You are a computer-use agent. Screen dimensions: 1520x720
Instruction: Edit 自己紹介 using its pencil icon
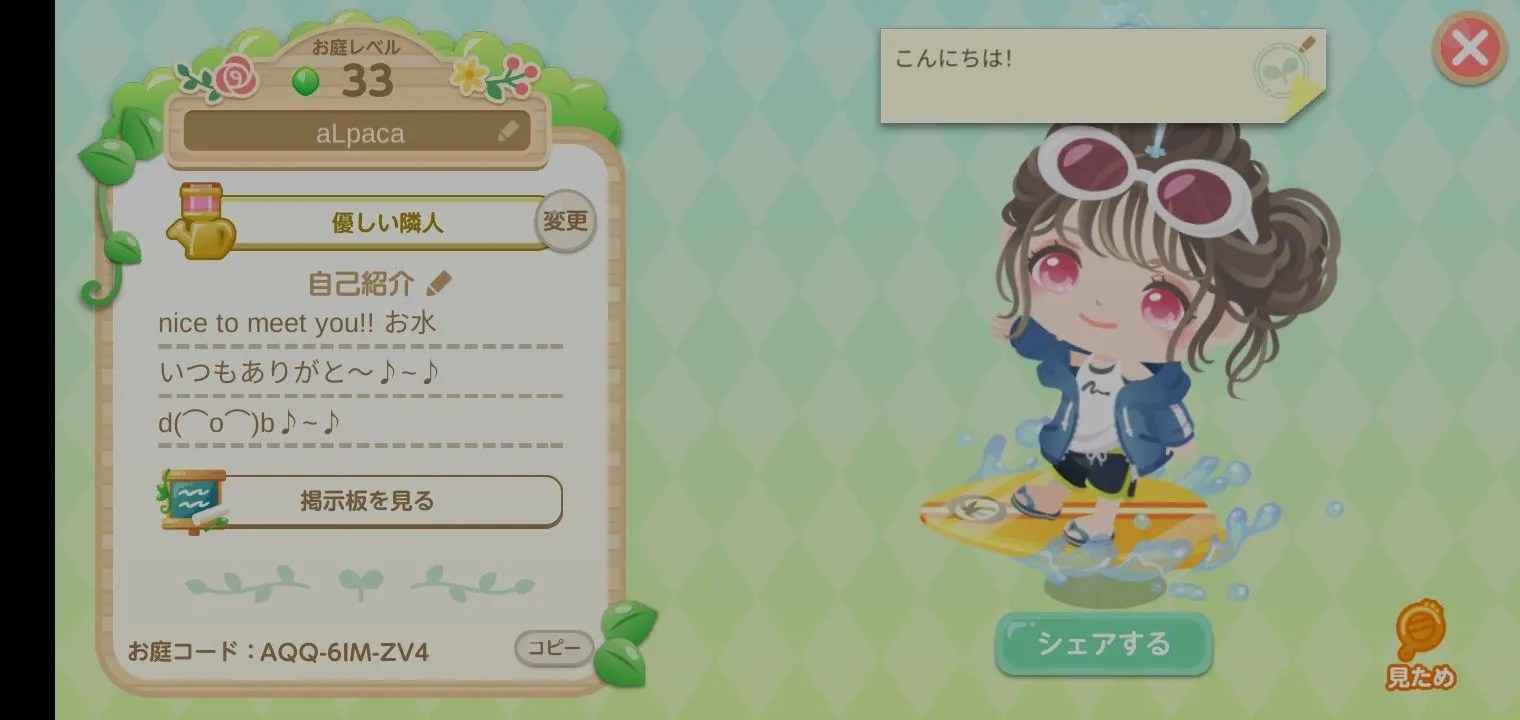(x=440, y=281)
